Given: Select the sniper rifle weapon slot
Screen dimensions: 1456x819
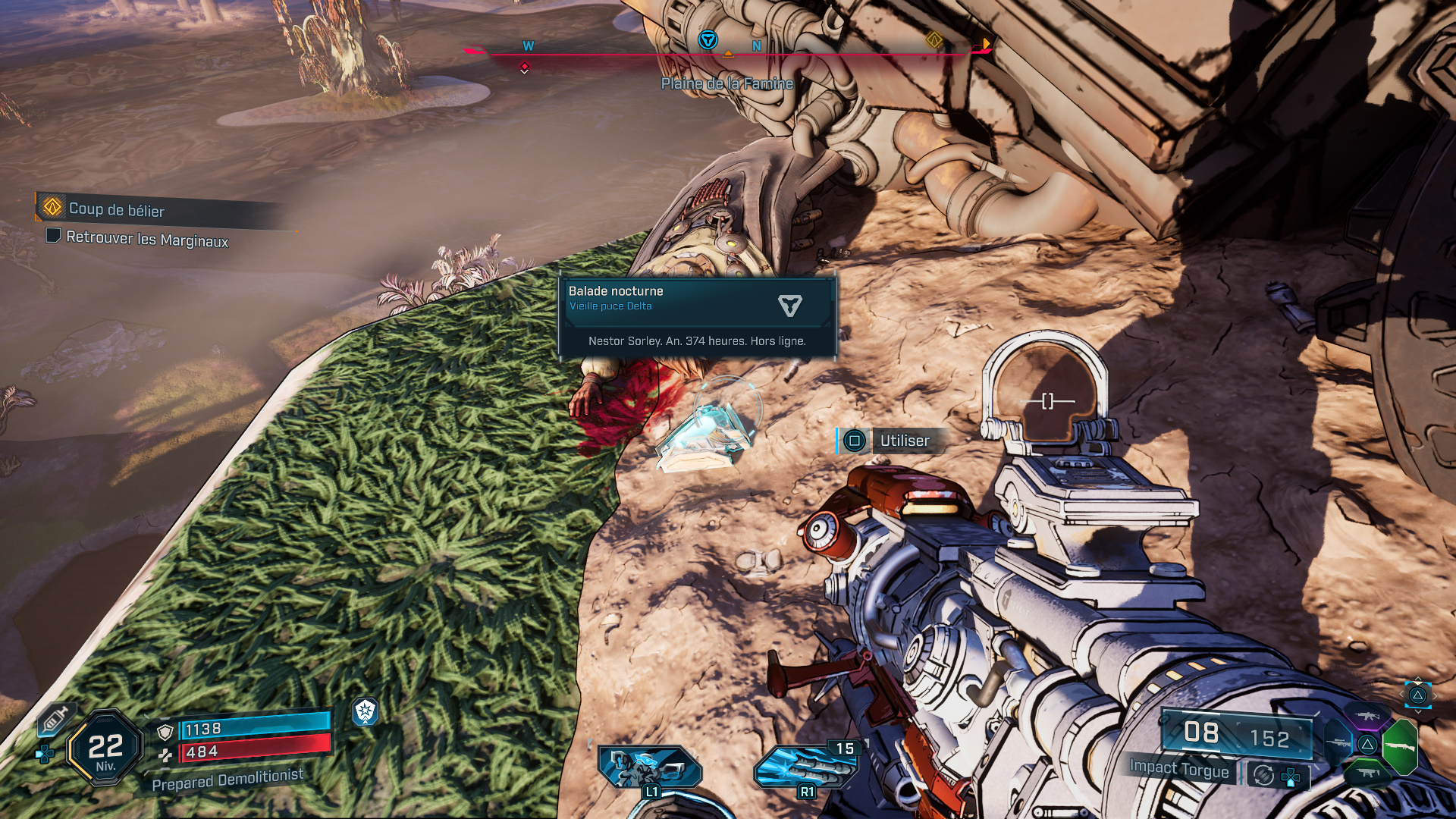Looking at the screenshot, I should [1338, 743].
